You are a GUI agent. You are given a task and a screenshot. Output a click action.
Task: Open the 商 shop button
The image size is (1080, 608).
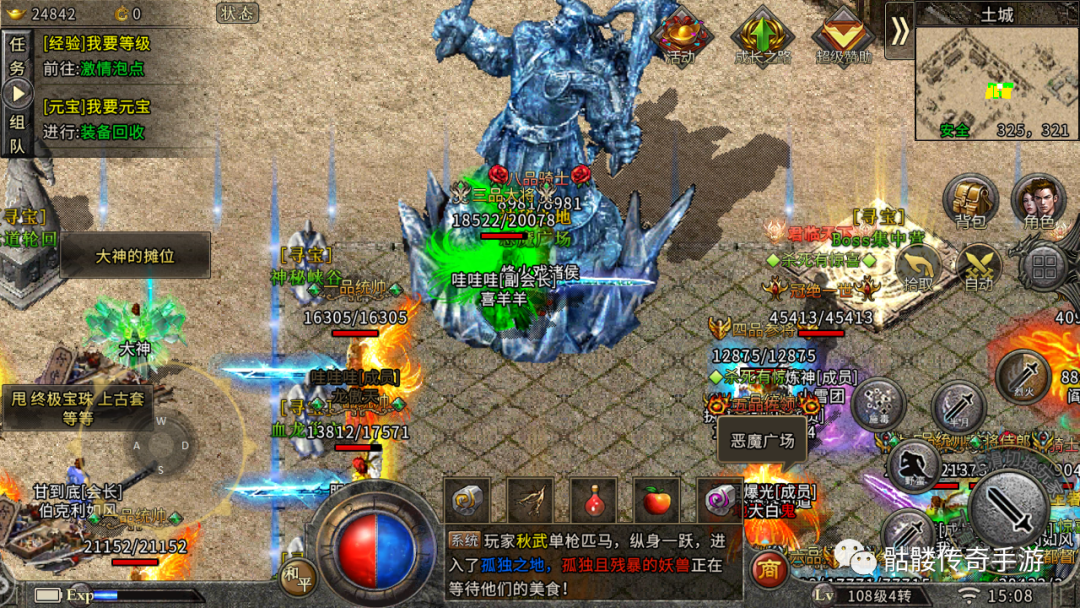768,569
